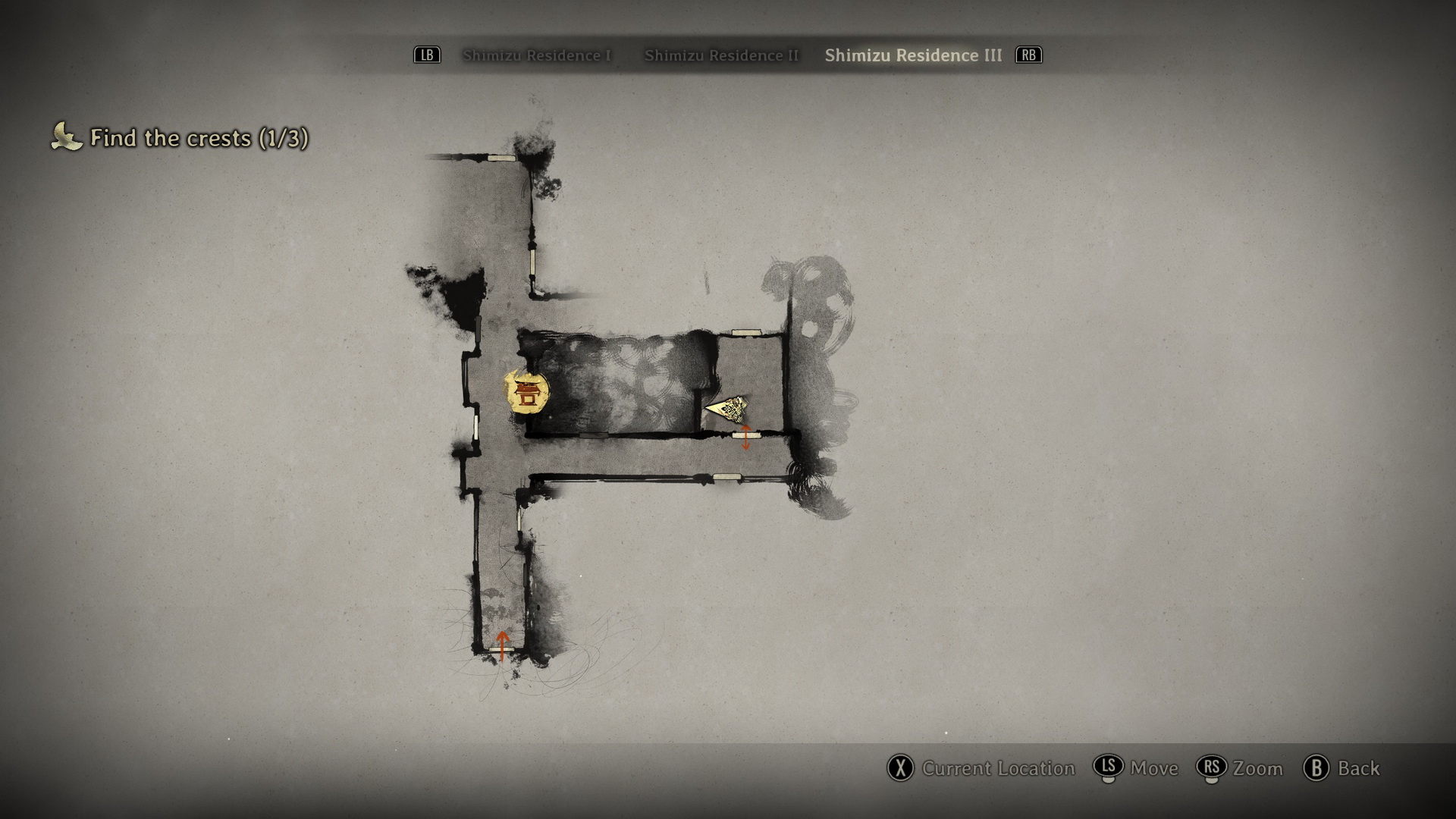
Task: Select the Shimizu Residence III tab
Action: 913,55
